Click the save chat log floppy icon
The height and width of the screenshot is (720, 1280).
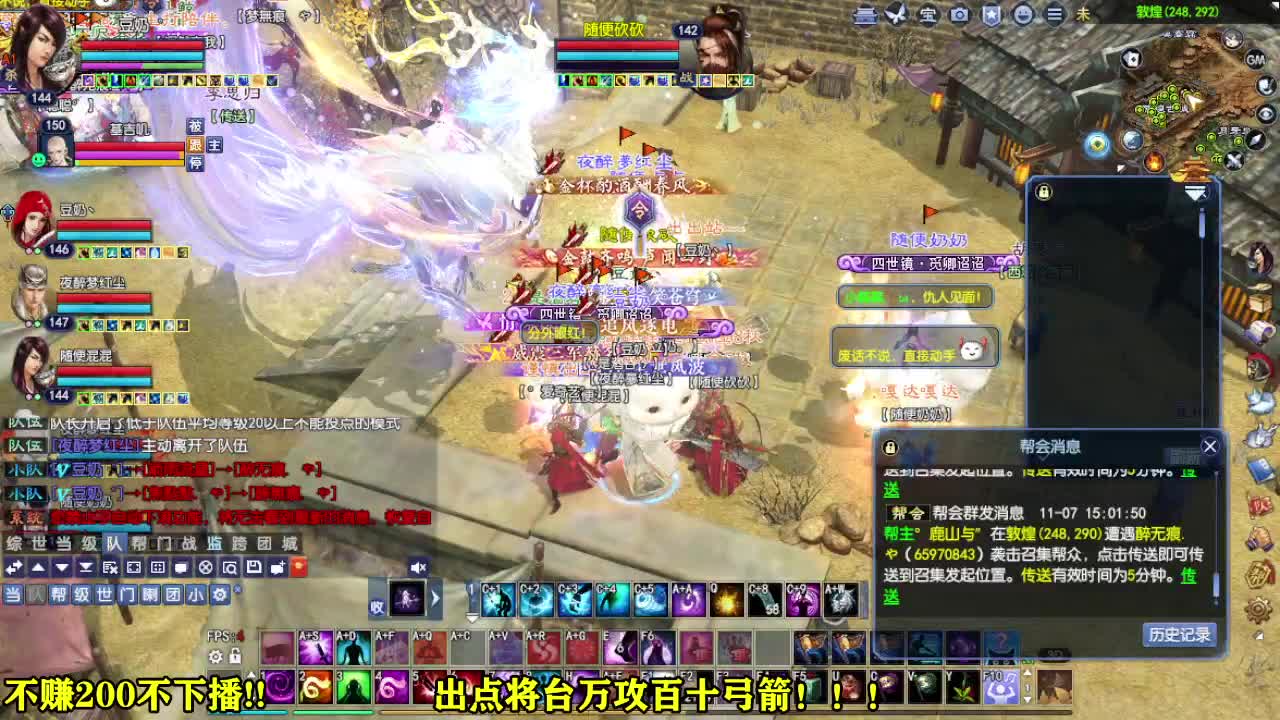[253, 566]
